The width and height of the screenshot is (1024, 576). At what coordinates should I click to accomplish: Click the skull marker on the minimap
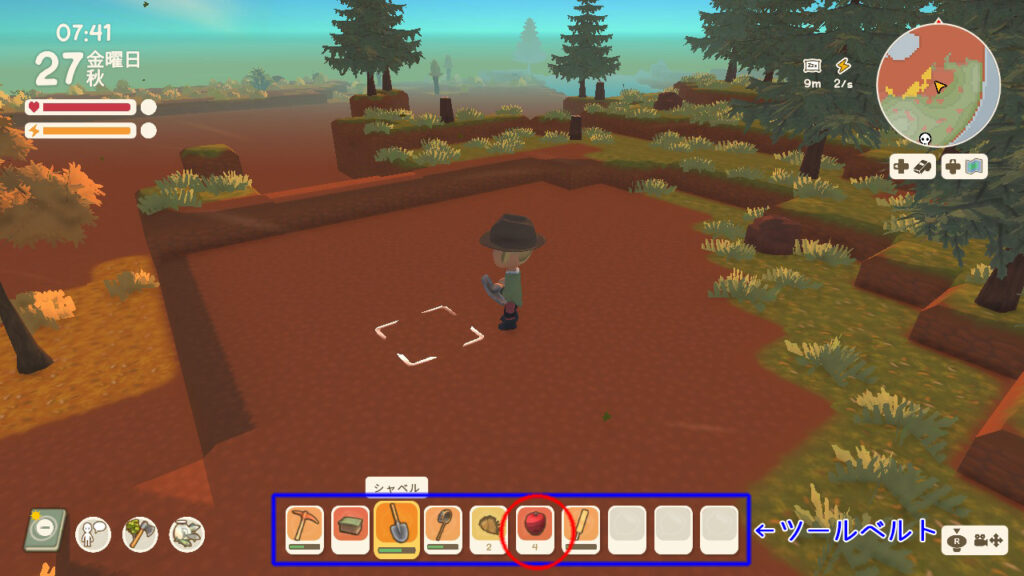pyautogui.click(x=924, y=141)
